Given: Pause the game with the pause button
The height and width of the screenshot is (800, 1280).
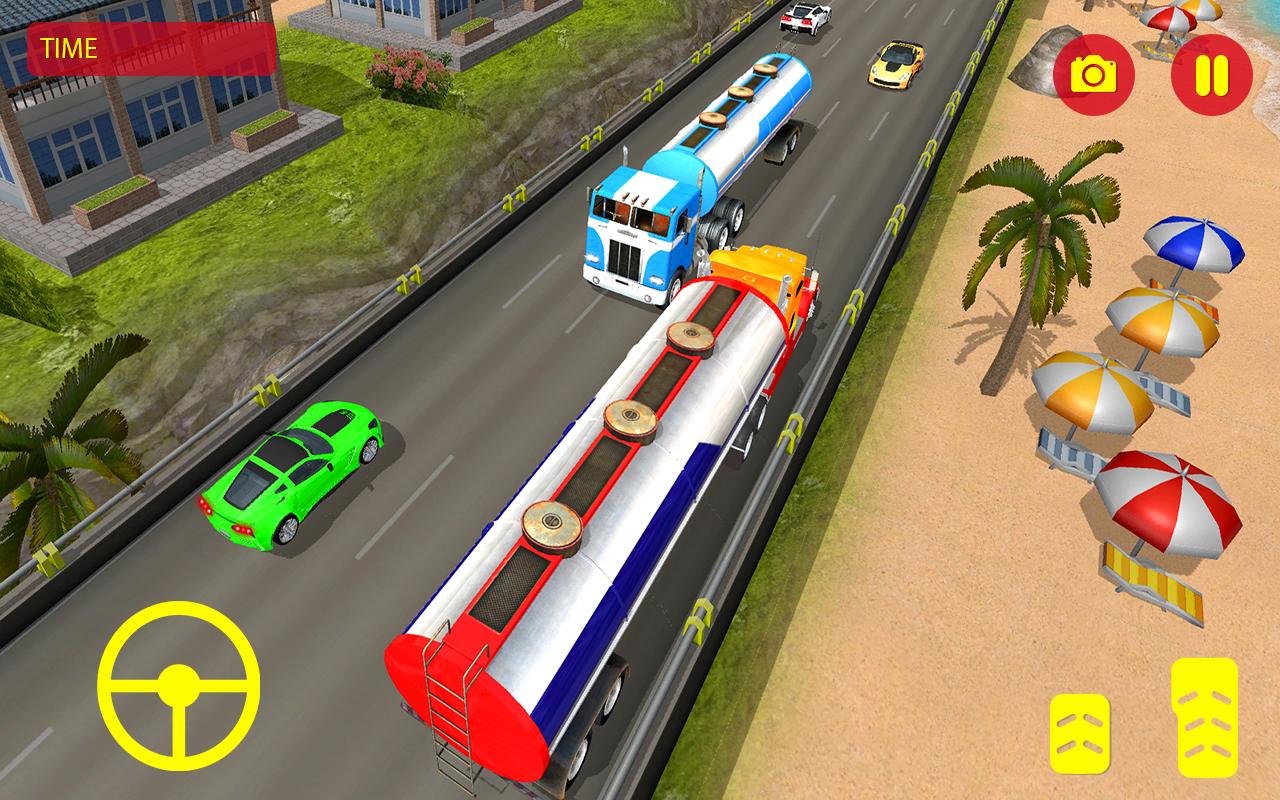Looking at the screenshot, I should click(1211, 75).
